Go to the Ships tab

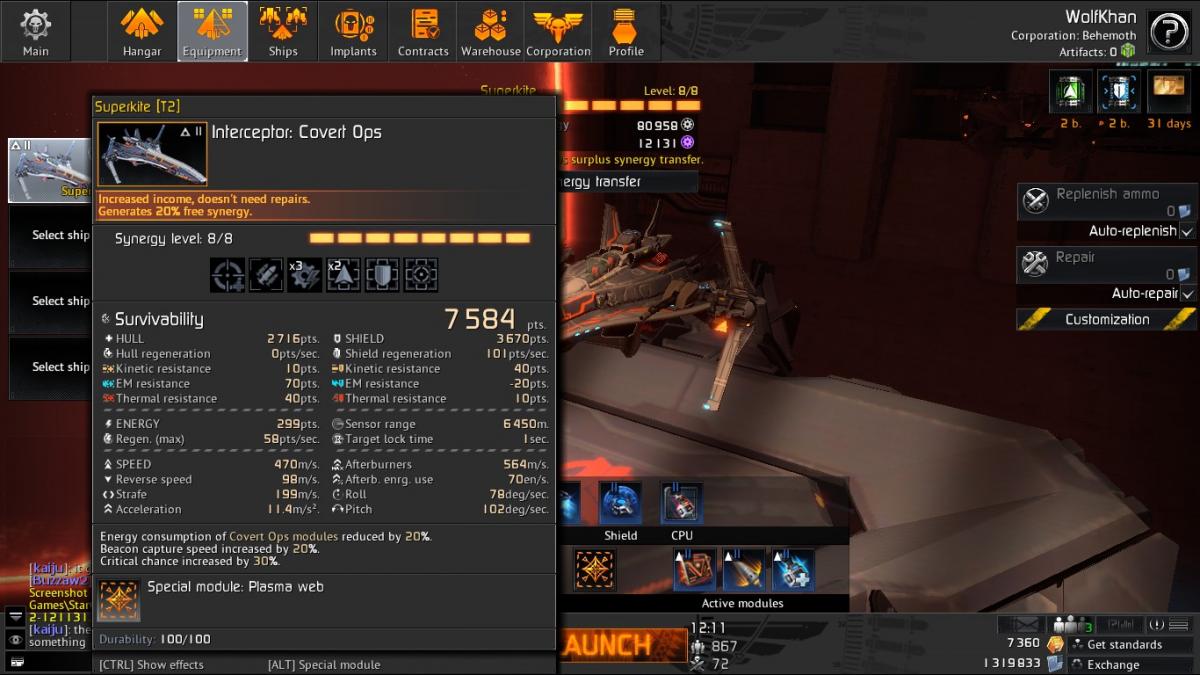pyautogui.click(x=283, y=31)
